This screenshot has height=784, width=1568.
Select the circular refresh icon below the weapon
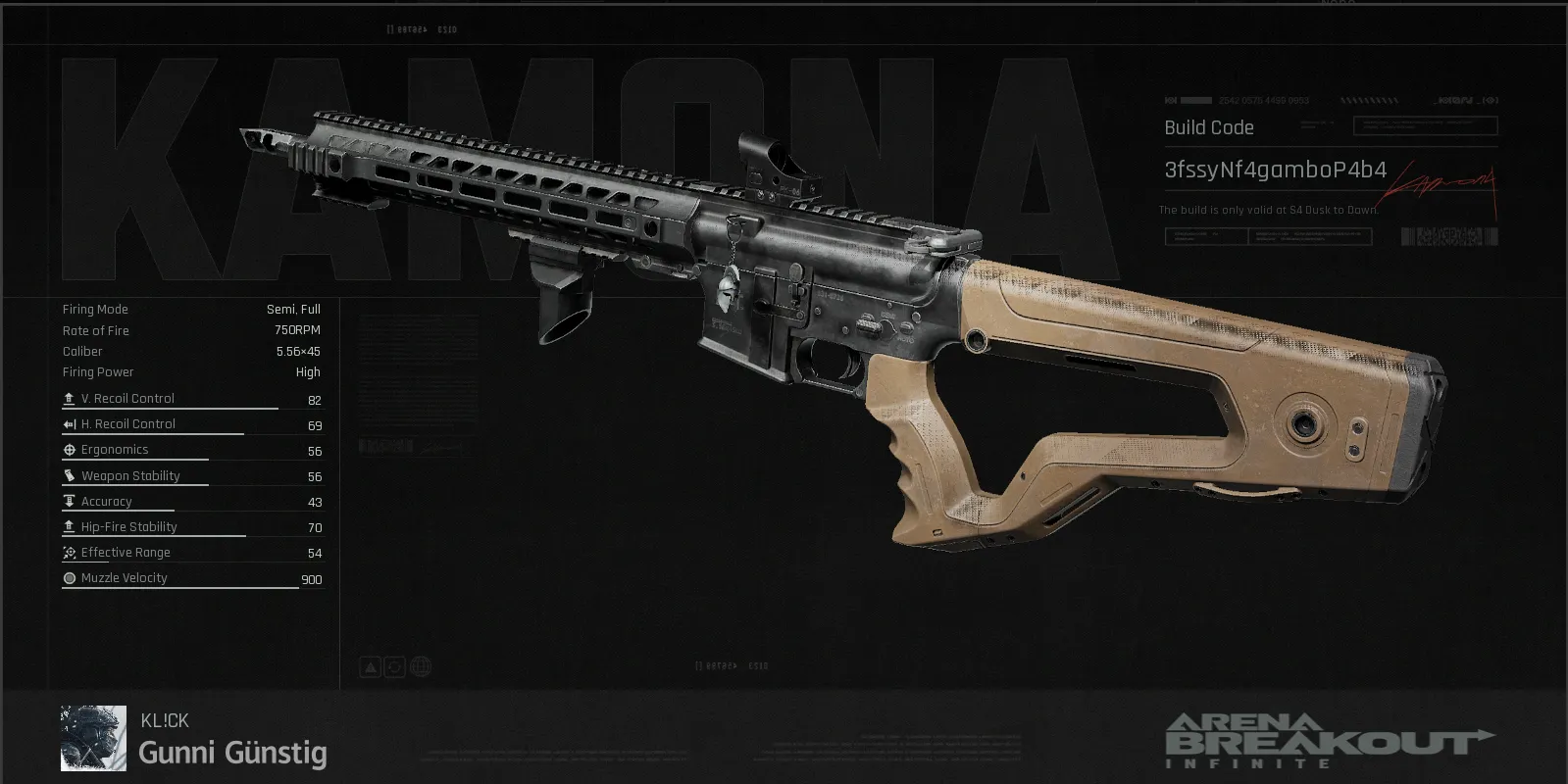click(x=394, y=665)
